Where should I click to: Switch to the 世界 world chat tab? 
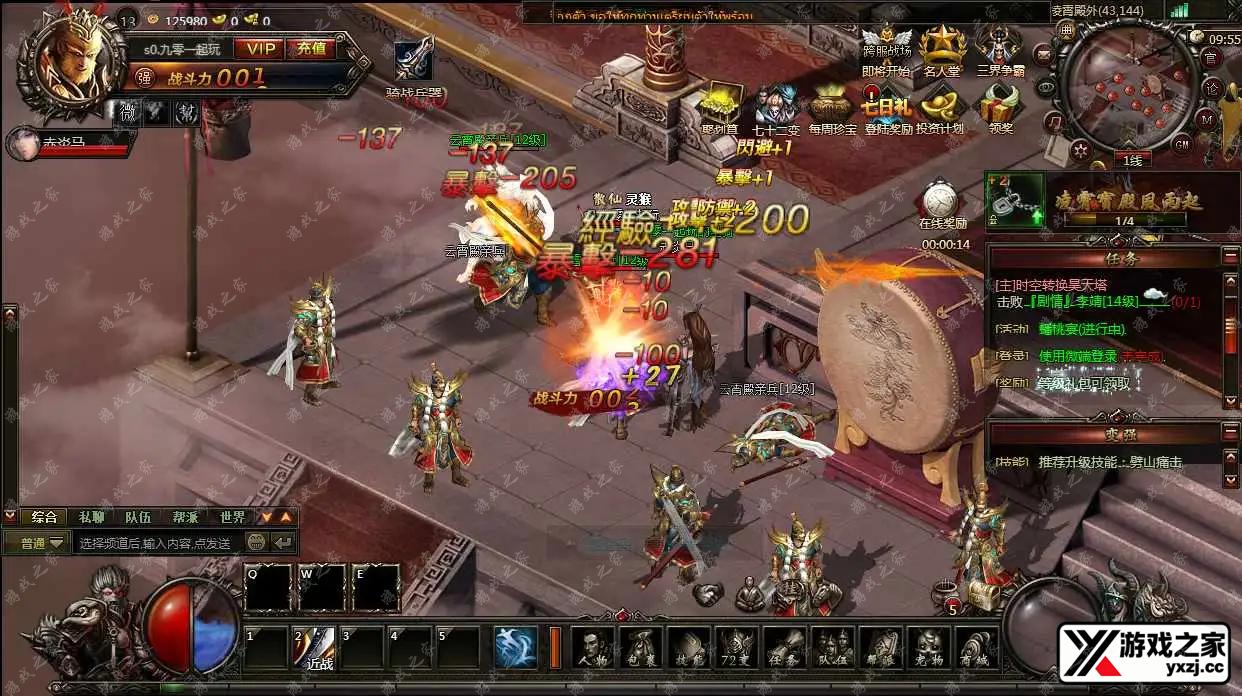(232, 517)
